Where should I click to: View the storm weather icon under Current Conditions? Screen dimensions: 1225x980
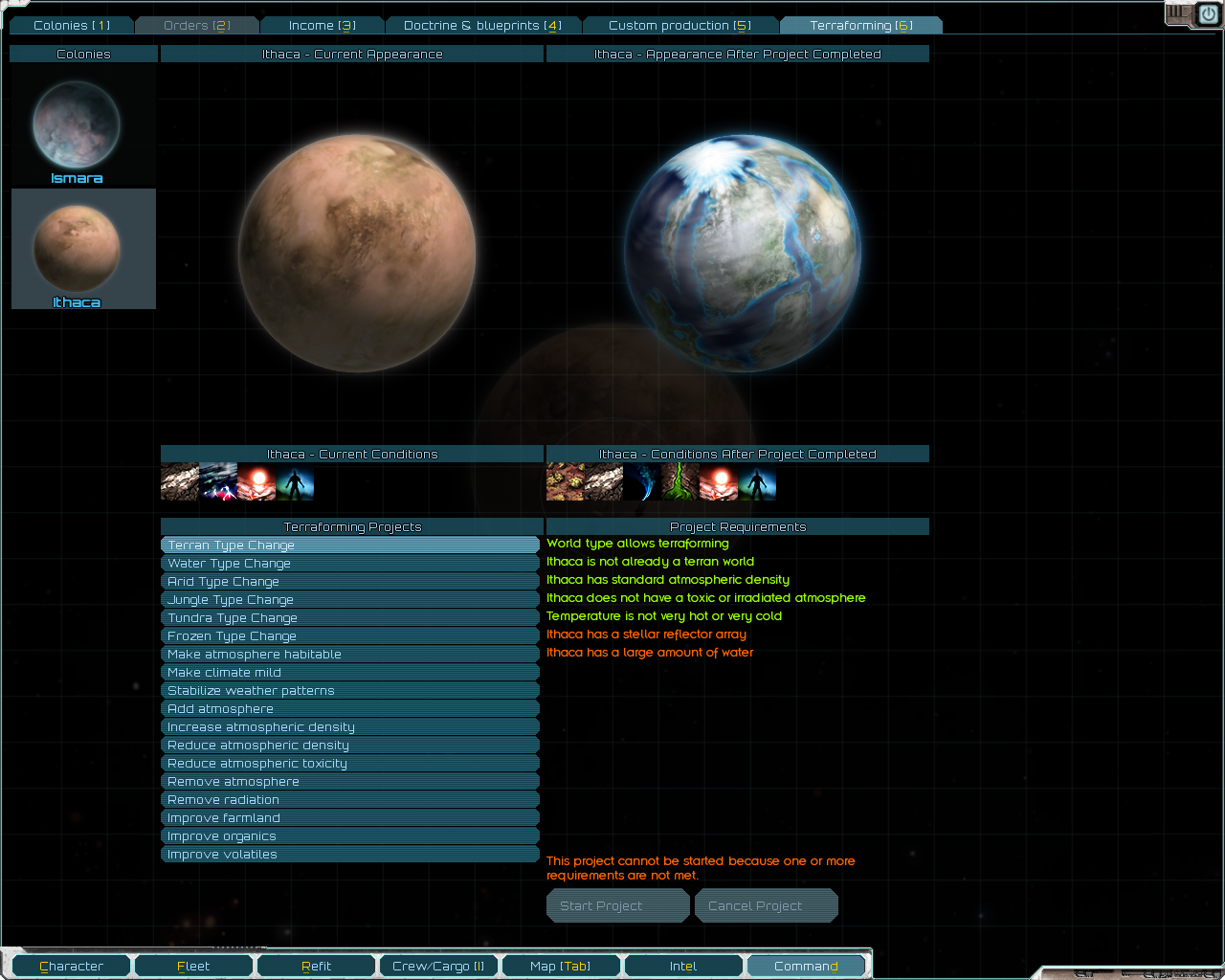(x=218, y=483)
